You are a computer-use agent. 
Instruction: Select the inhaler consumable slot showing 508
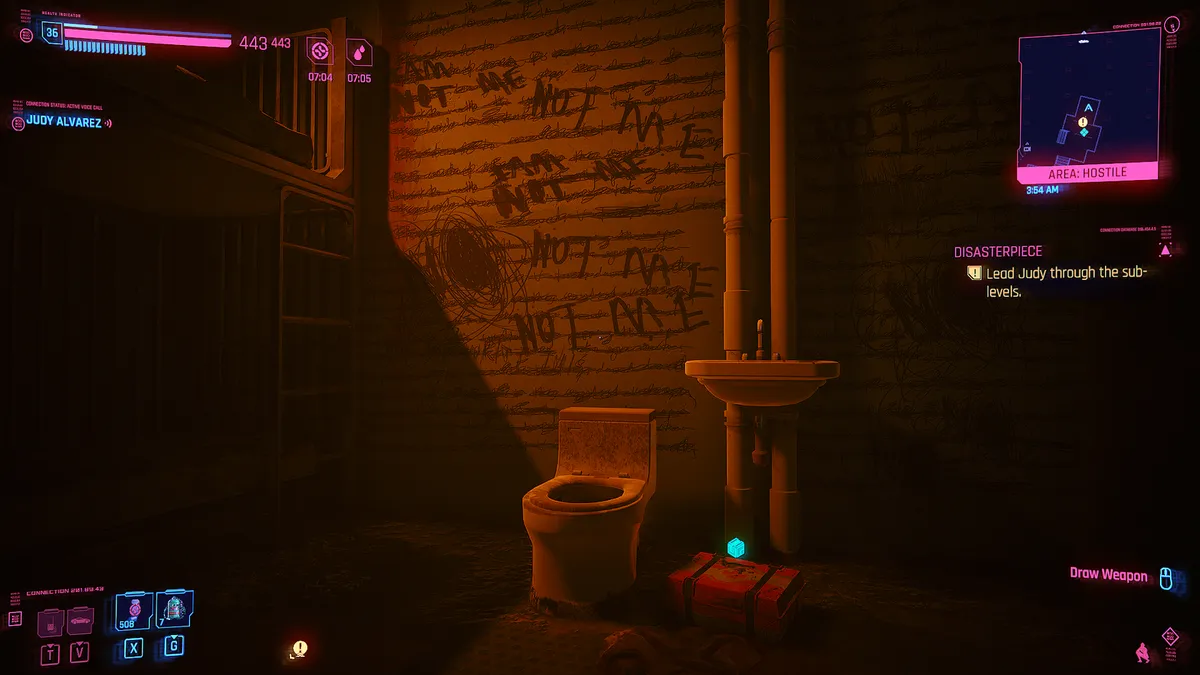[133, 610]
